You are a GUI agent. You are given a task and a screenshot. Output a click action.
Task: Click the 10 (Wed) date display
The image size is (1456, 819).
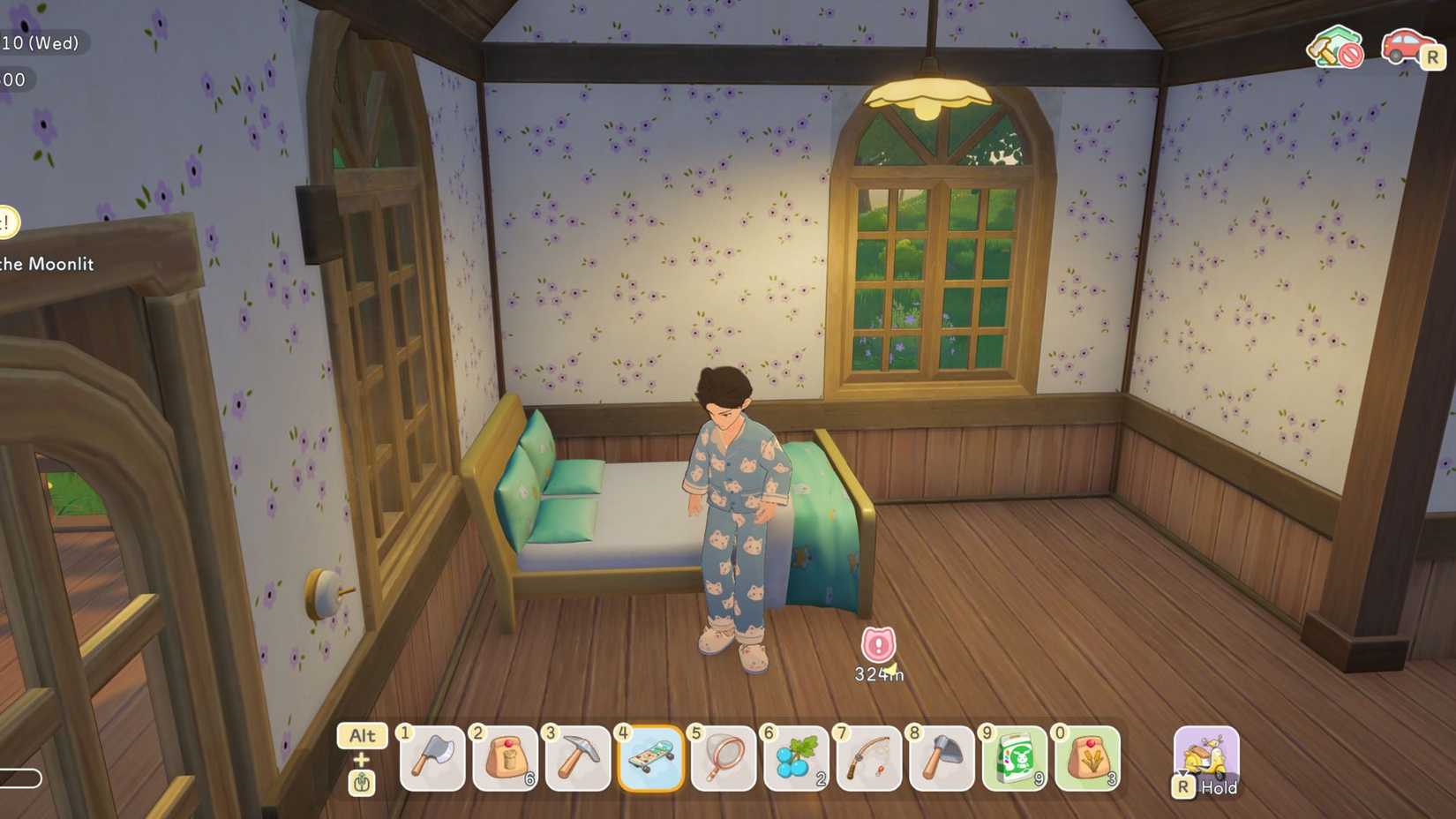[40, 41]
